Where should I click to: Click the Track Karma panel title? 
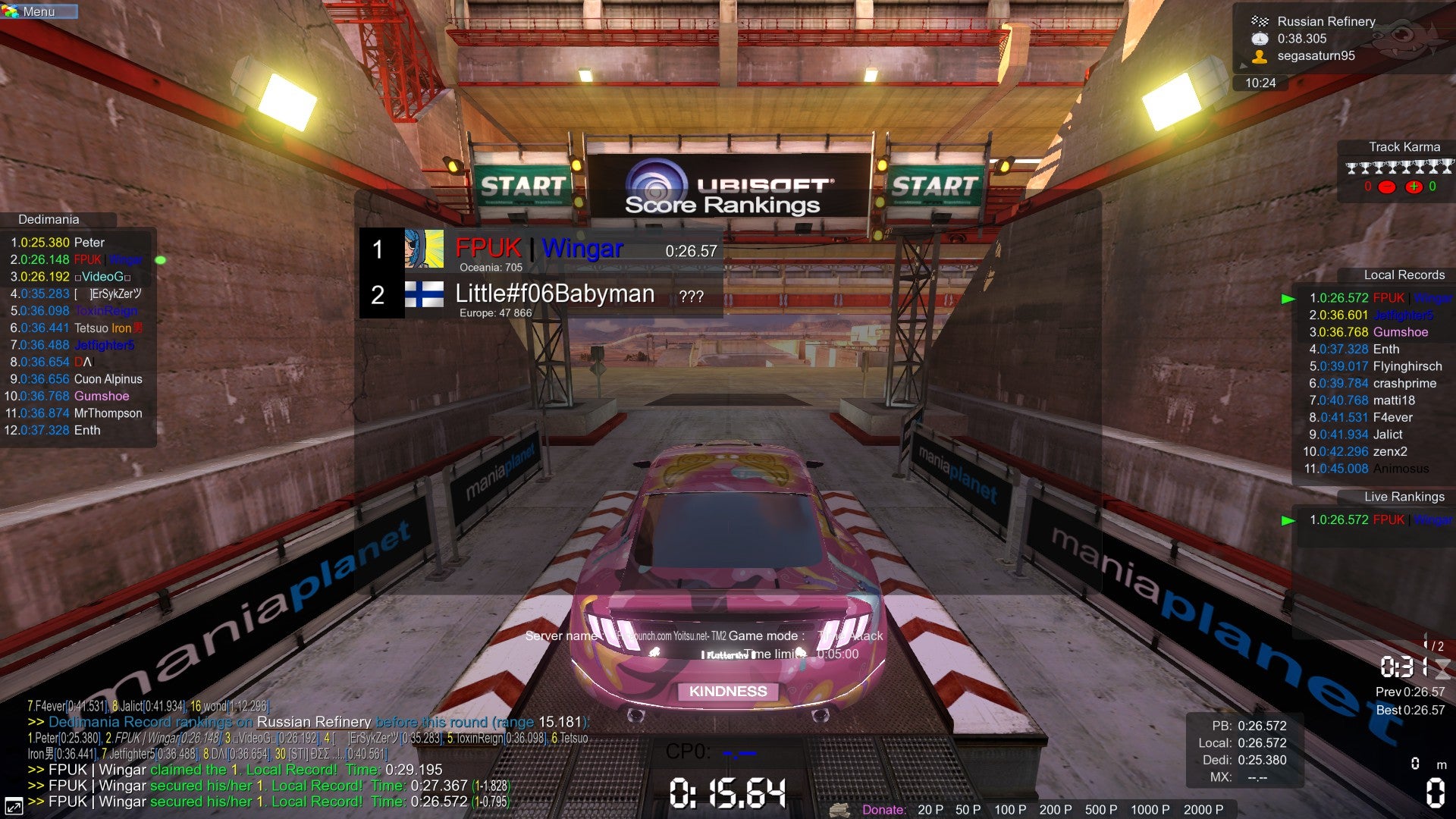1406,146
